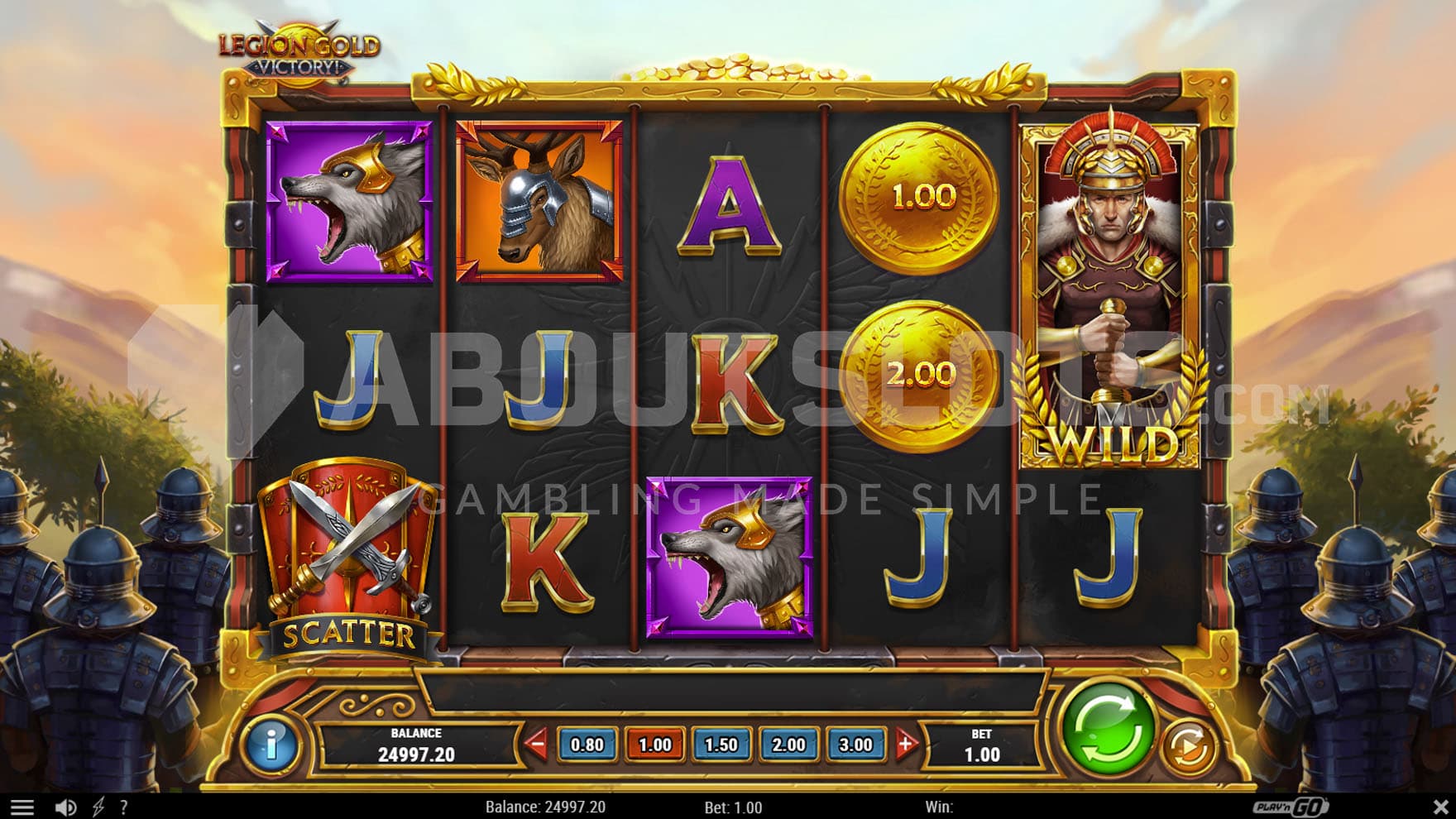Pick the 2.00 bet amount

click(x=788, y=745)
